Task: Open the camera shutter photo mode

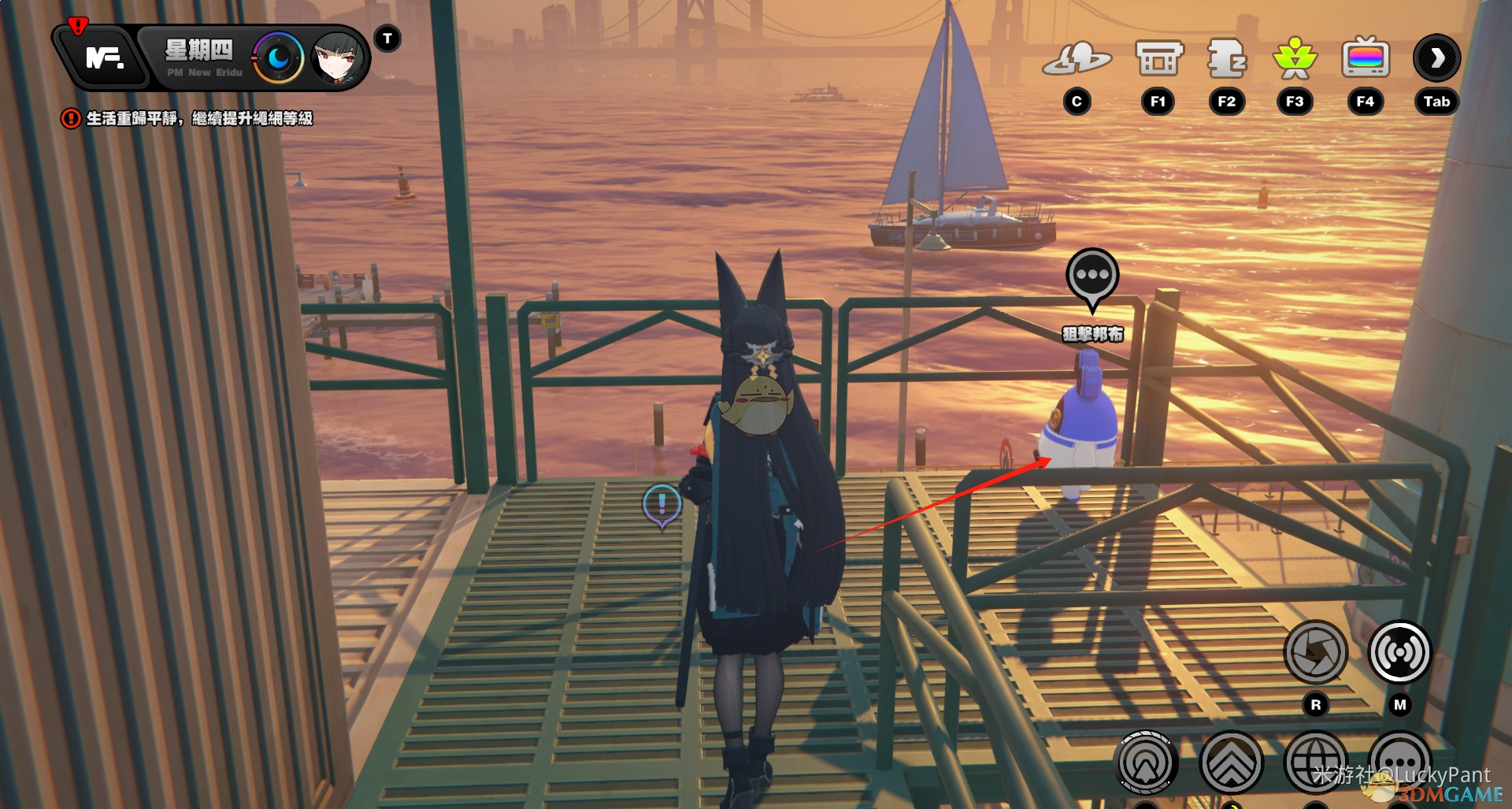Action: 1315,652
